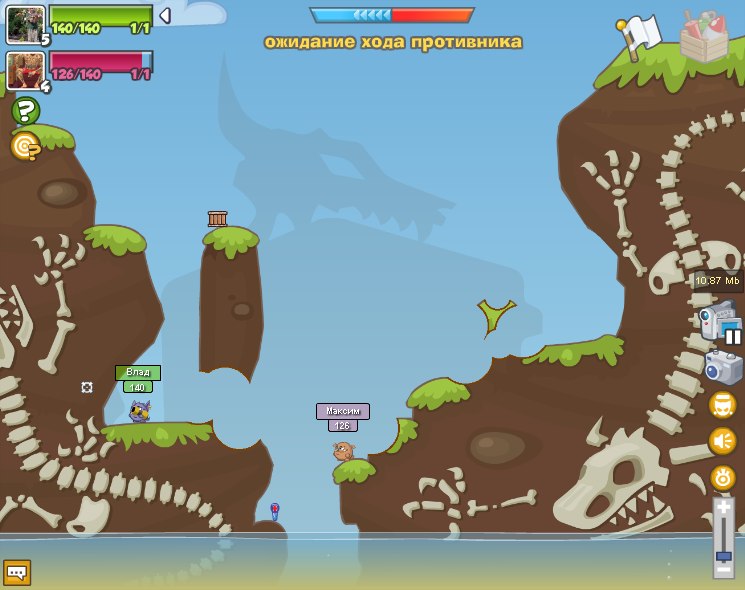Viewport: 745px width, 590px height.
Task: Select the green team player avatar
Action: (x=24, y=24)
